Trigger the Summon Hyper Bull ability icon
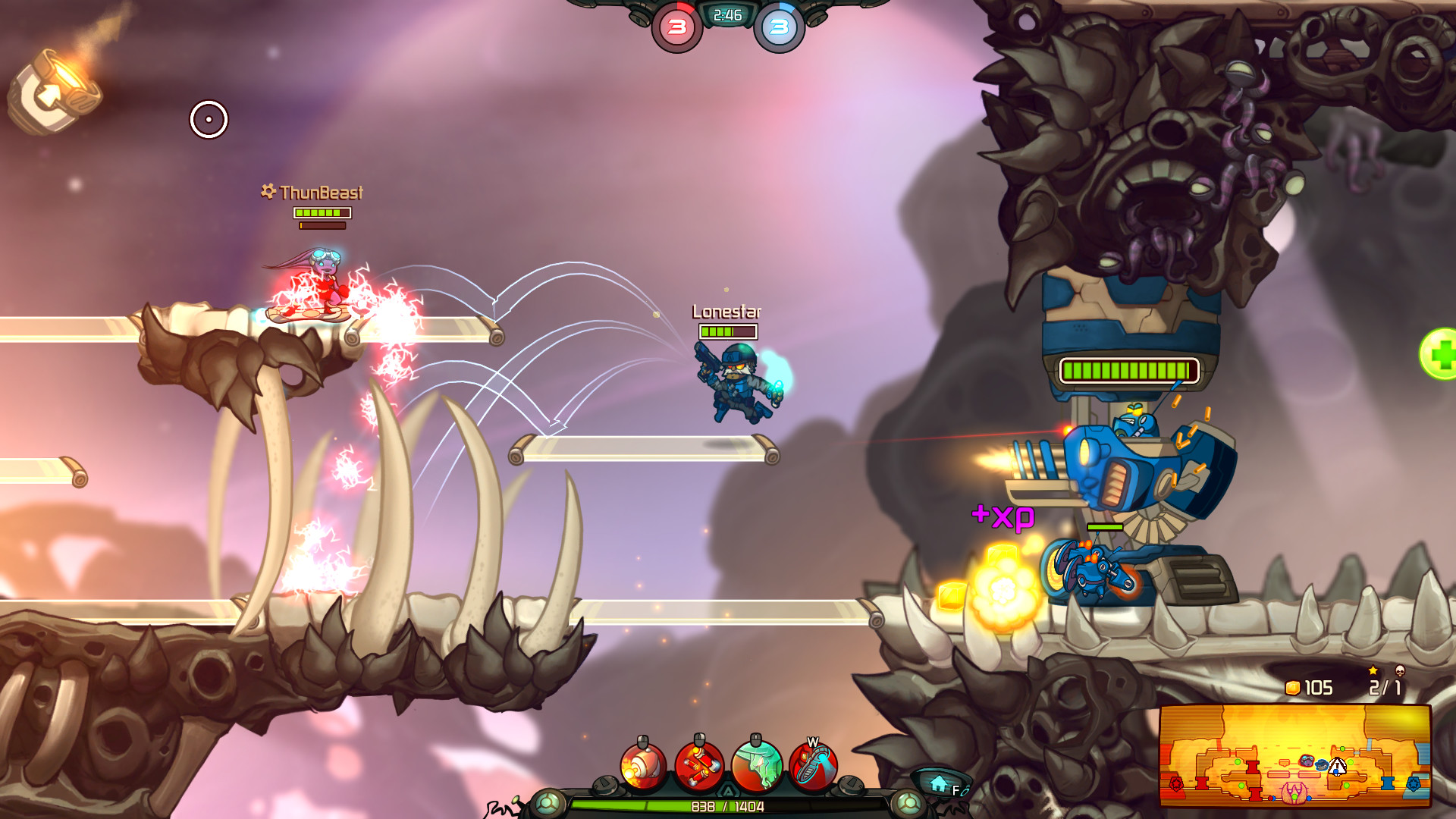The image size is (1456, 819). coord(756,764)
